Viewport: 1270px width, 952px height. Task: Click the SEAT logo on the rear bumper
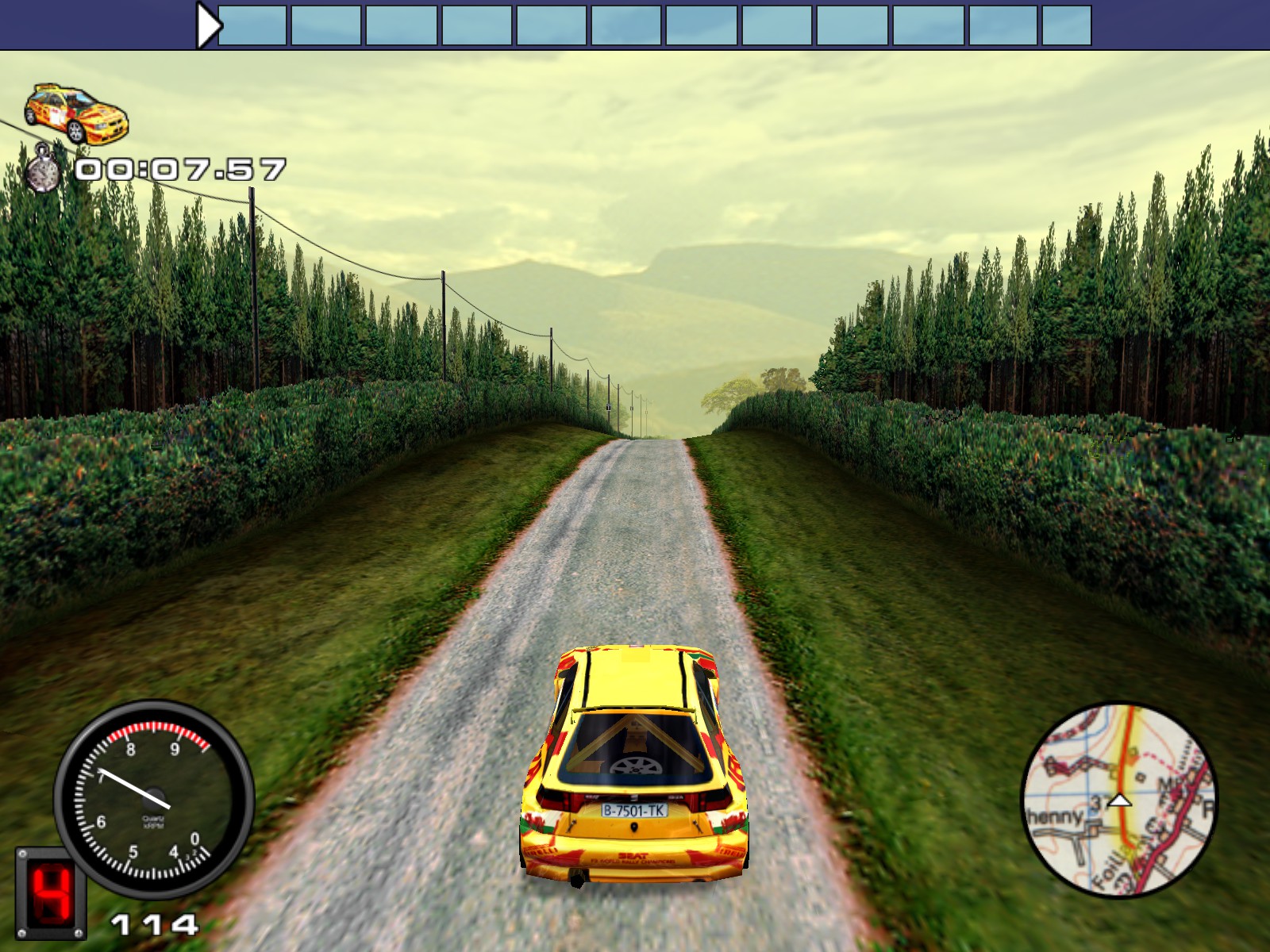633,855
